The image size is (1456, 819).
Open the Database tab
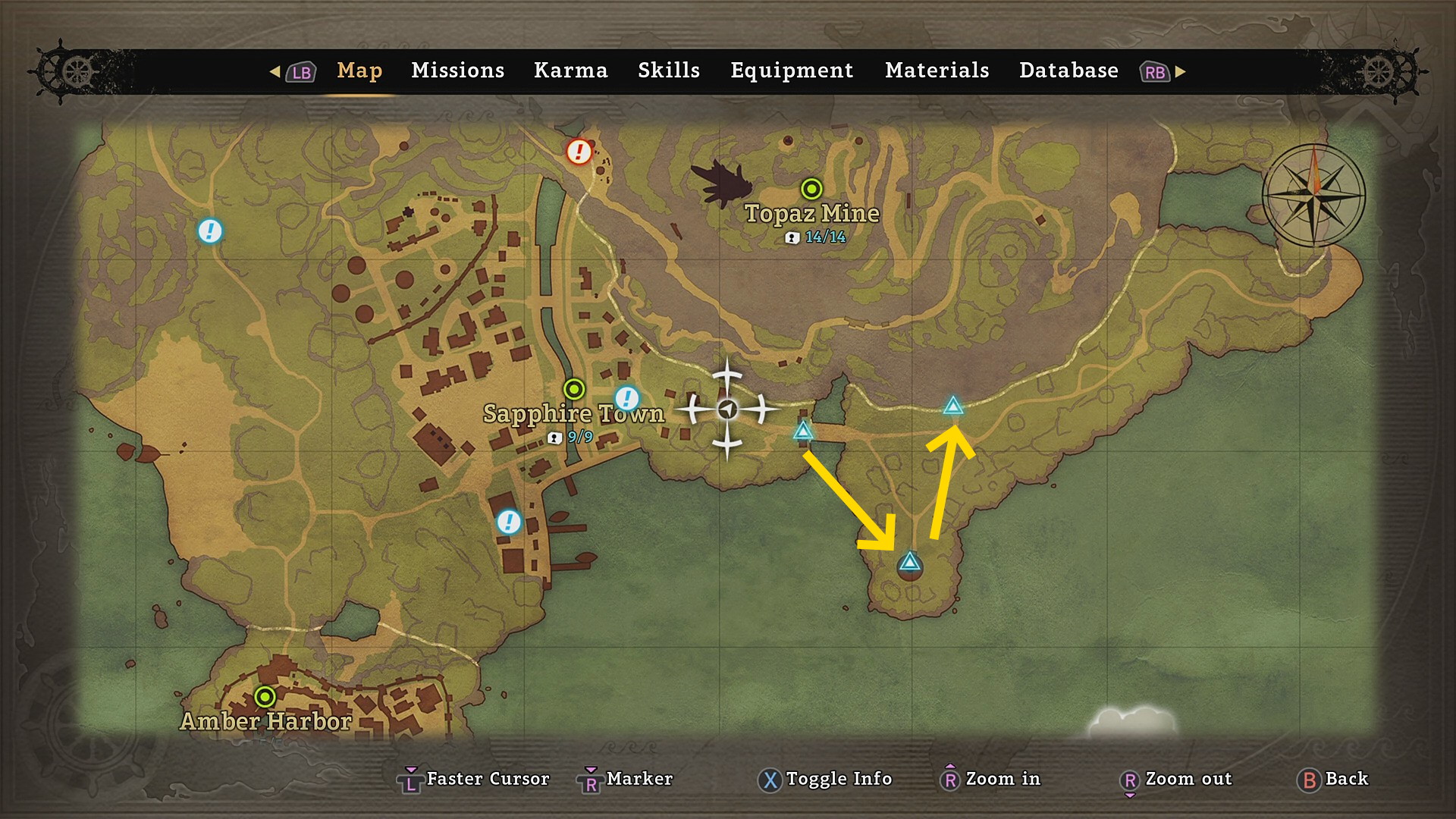1068,71
